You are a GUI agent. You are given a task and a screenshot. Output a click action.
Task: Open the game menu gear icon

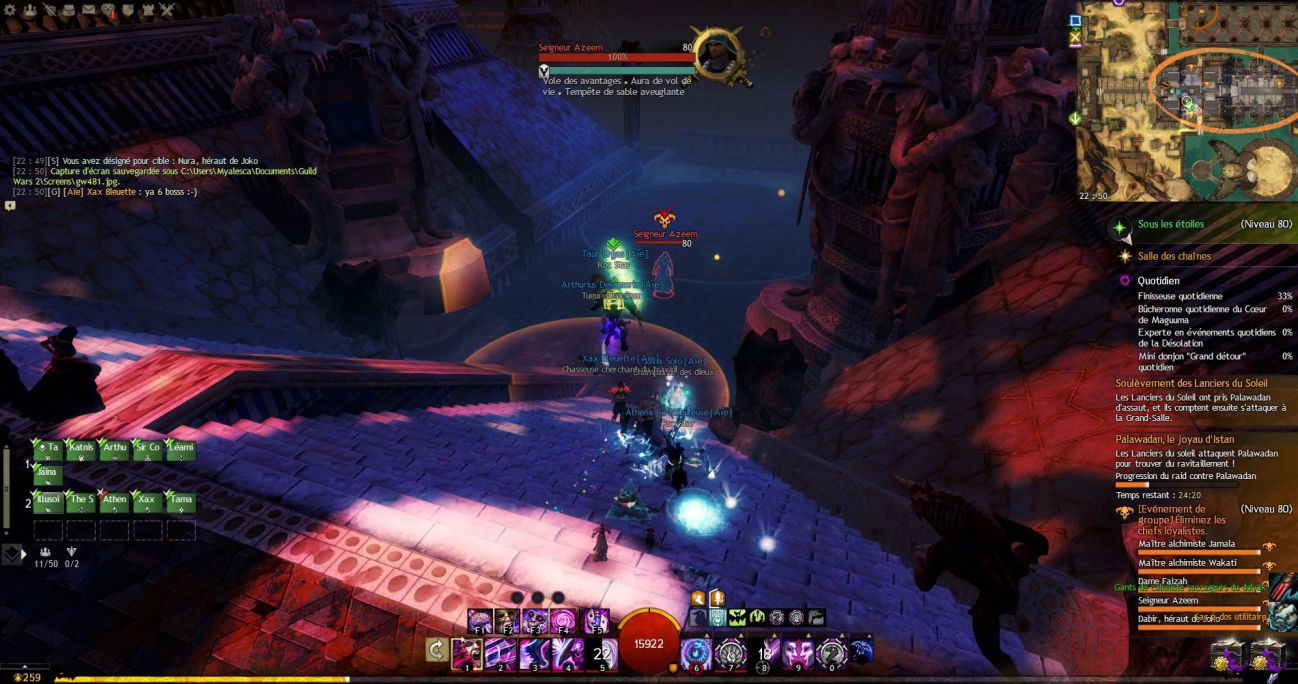[10, 10]
